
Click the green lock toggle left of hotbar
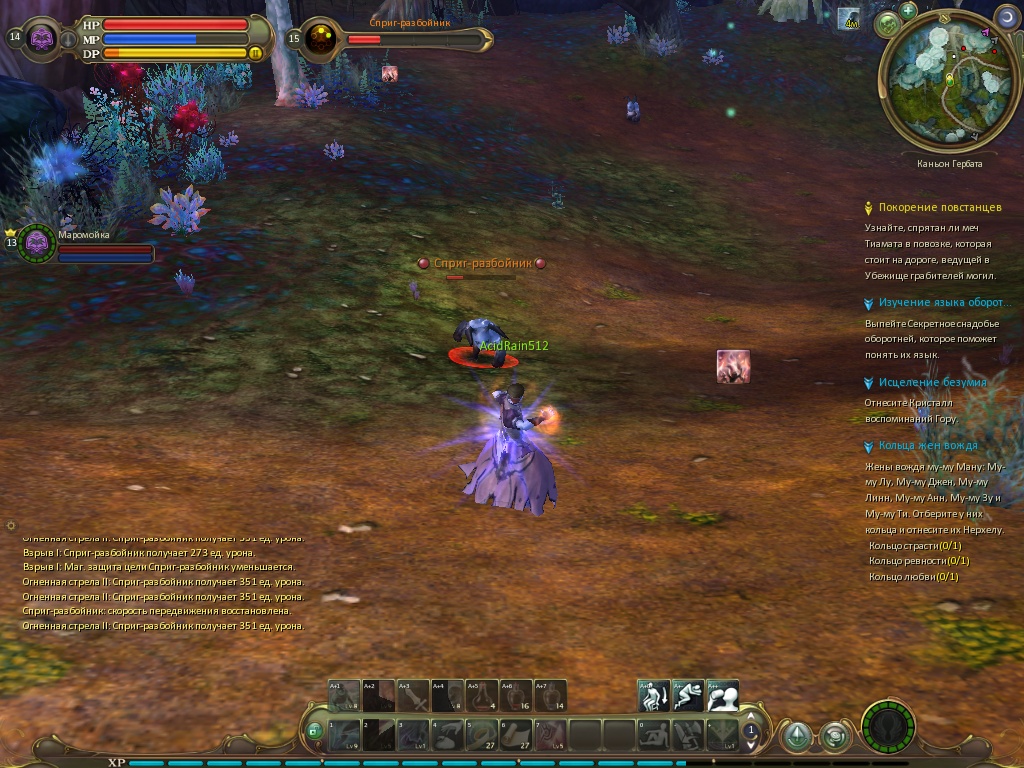click(x=315, y=731)
